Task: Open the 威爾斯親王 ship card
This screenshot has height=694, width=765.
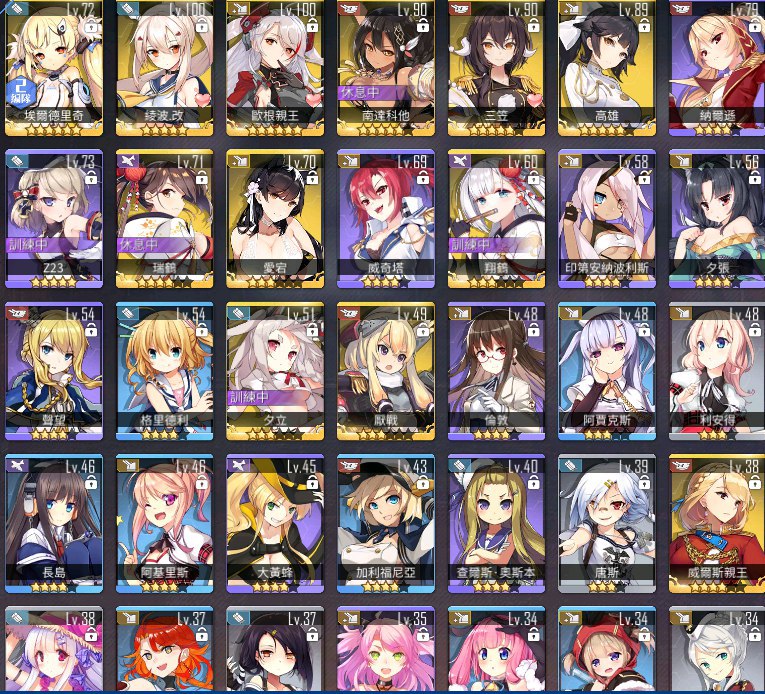Action: (716, 523)
